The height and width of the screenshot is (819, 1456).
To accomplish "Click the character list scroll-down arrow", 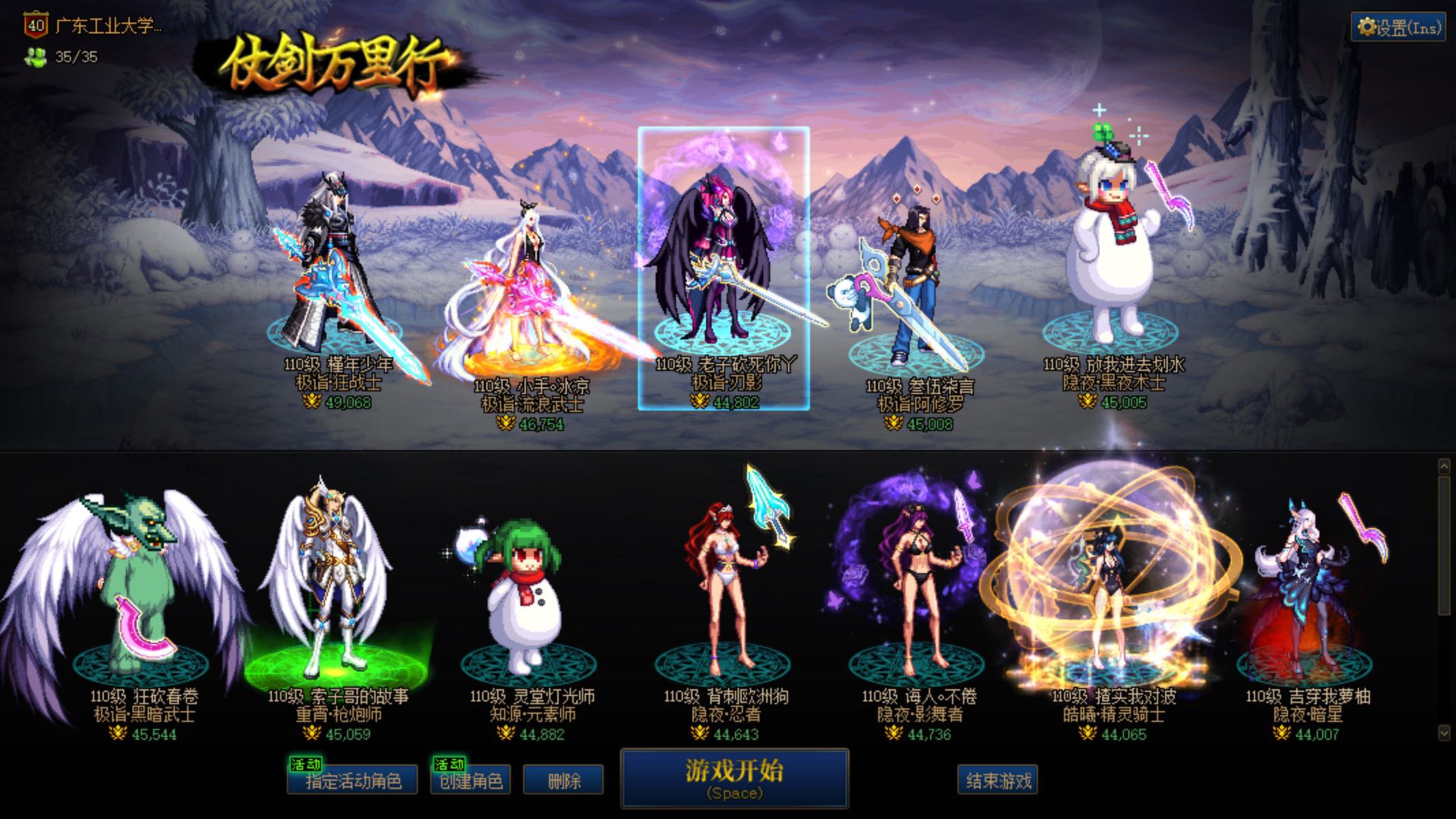I will [1444, 732].
